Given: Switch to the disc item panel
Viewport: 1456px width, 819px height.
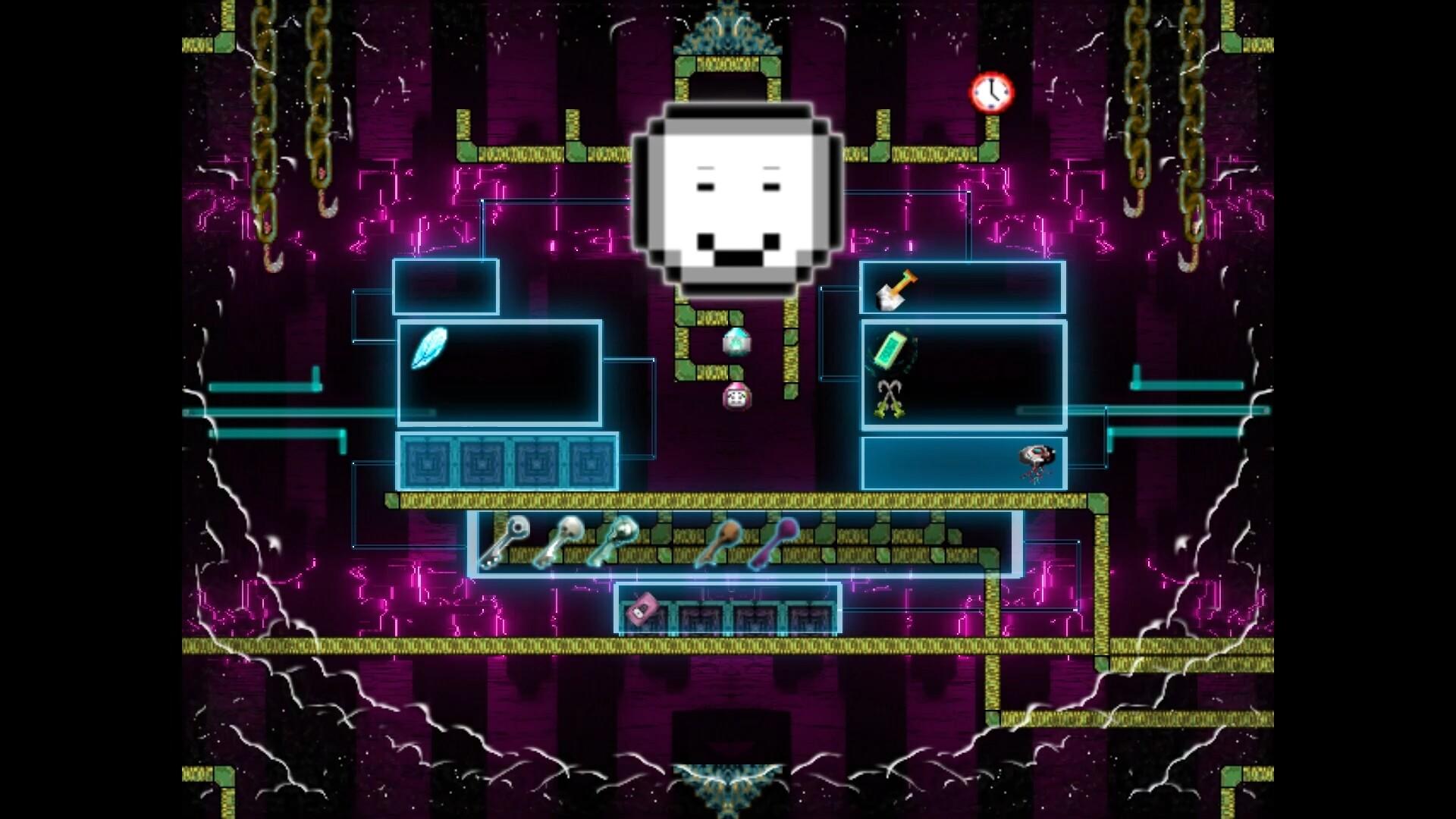Looking at the screenshot, I should [963, 463].
